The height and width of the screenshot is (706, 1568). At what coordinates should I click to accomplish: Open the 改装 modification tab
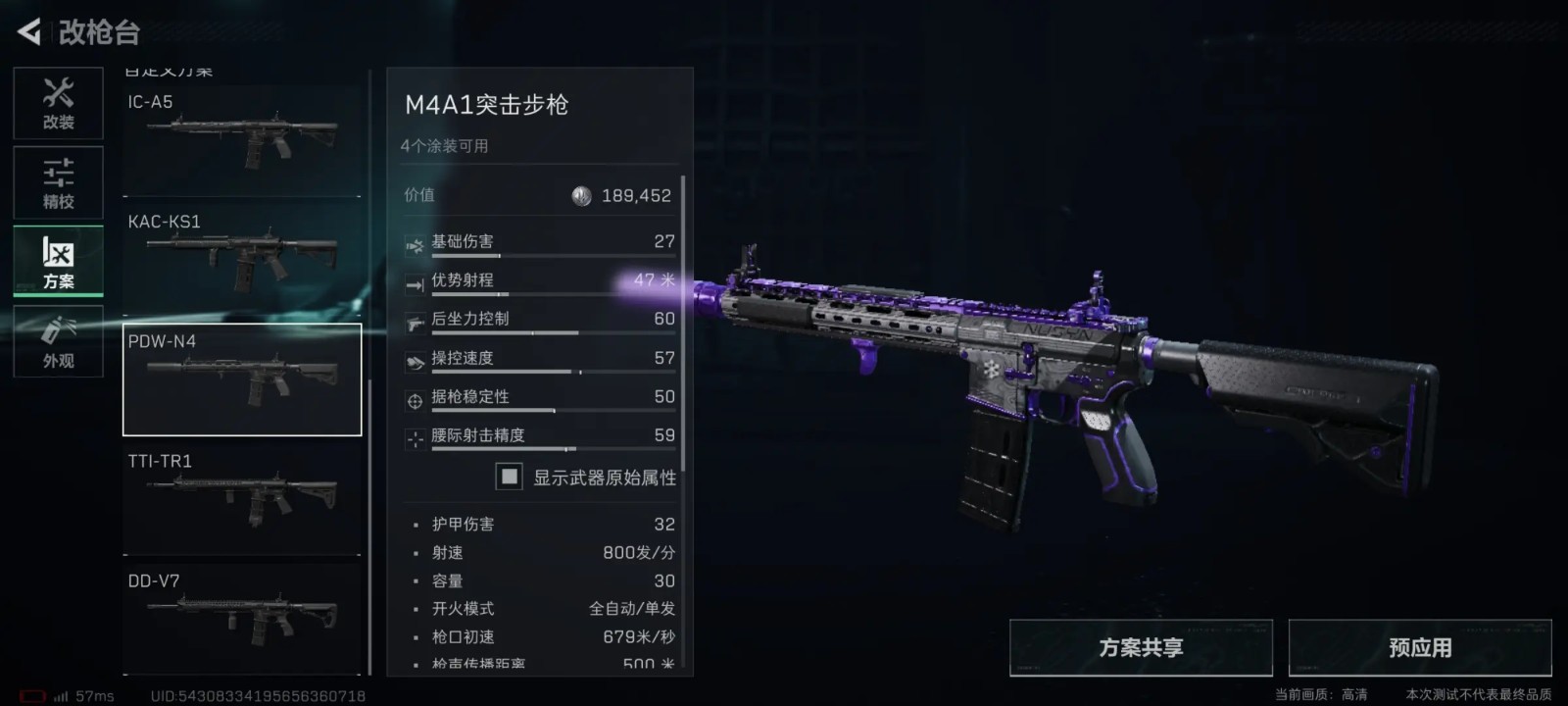[x=58, y=103]
